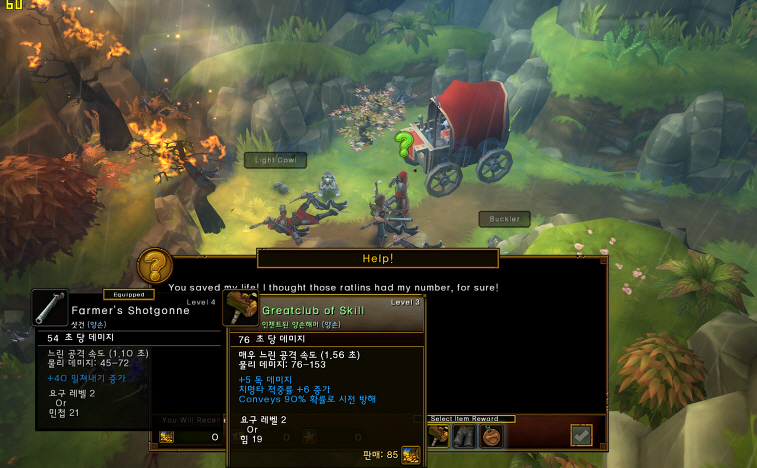Pick up the Light Cowl label
The image size is (757, 468).
point(275,159)
